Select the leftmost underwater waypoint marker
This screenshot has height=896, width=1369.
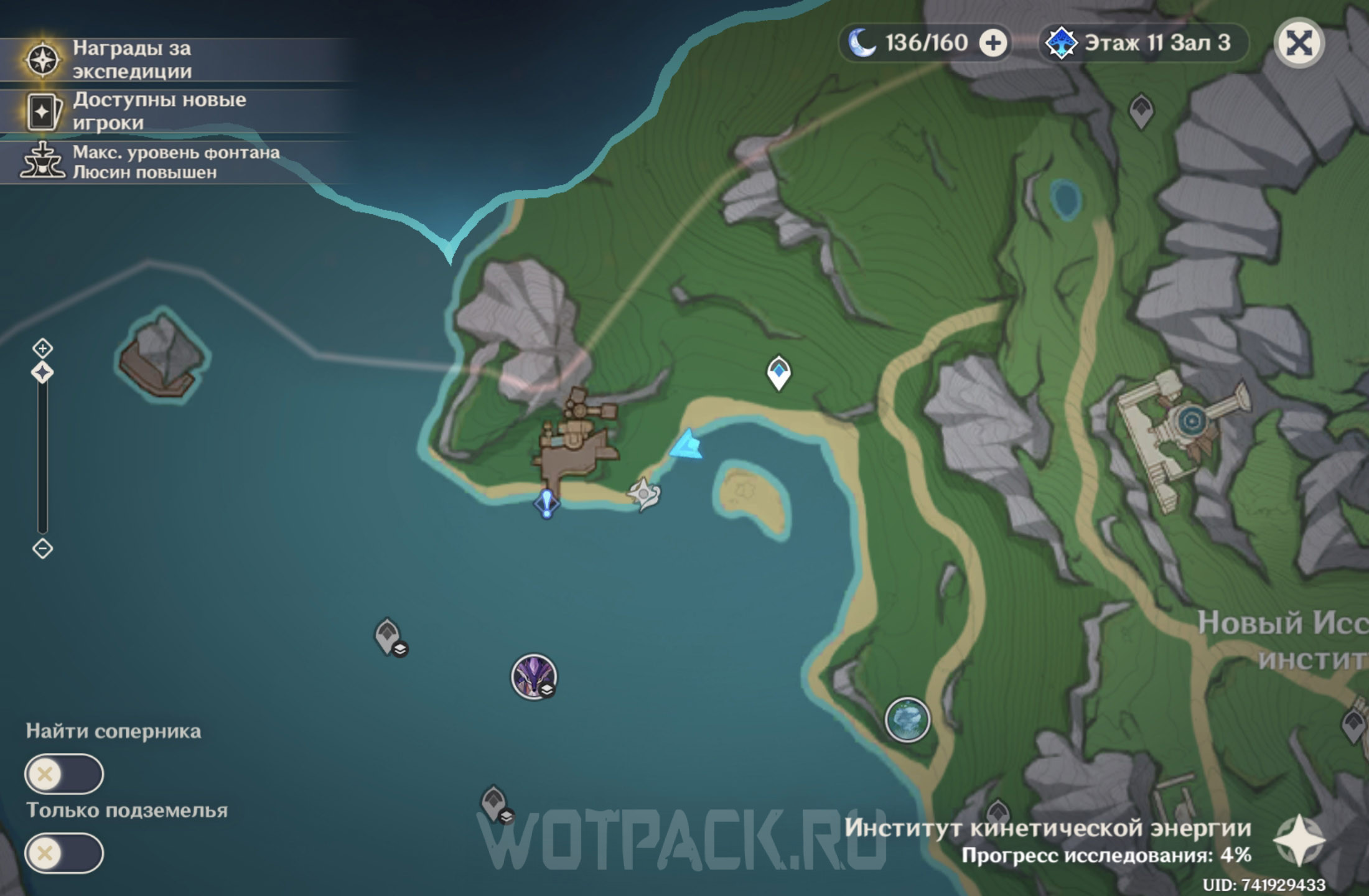pos(388,636)
